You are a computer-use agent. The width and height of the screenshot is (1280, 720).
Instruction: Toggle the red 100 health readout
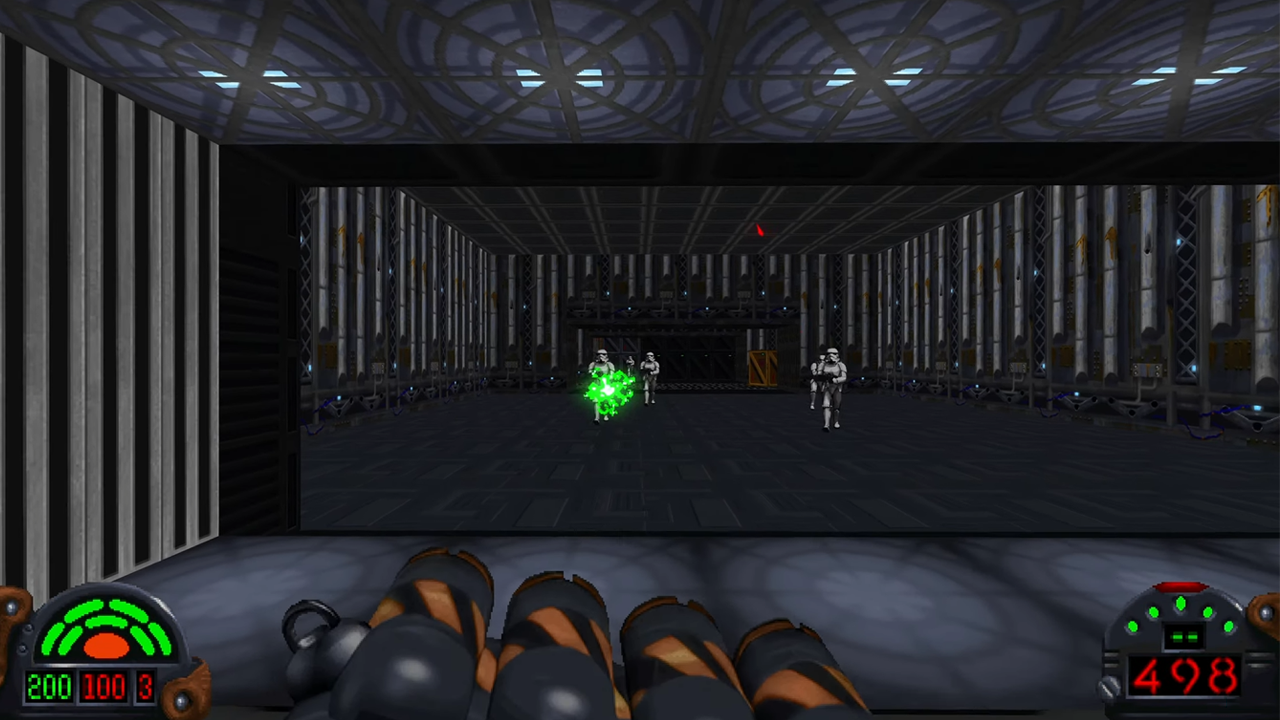click(x=102, y=686)
